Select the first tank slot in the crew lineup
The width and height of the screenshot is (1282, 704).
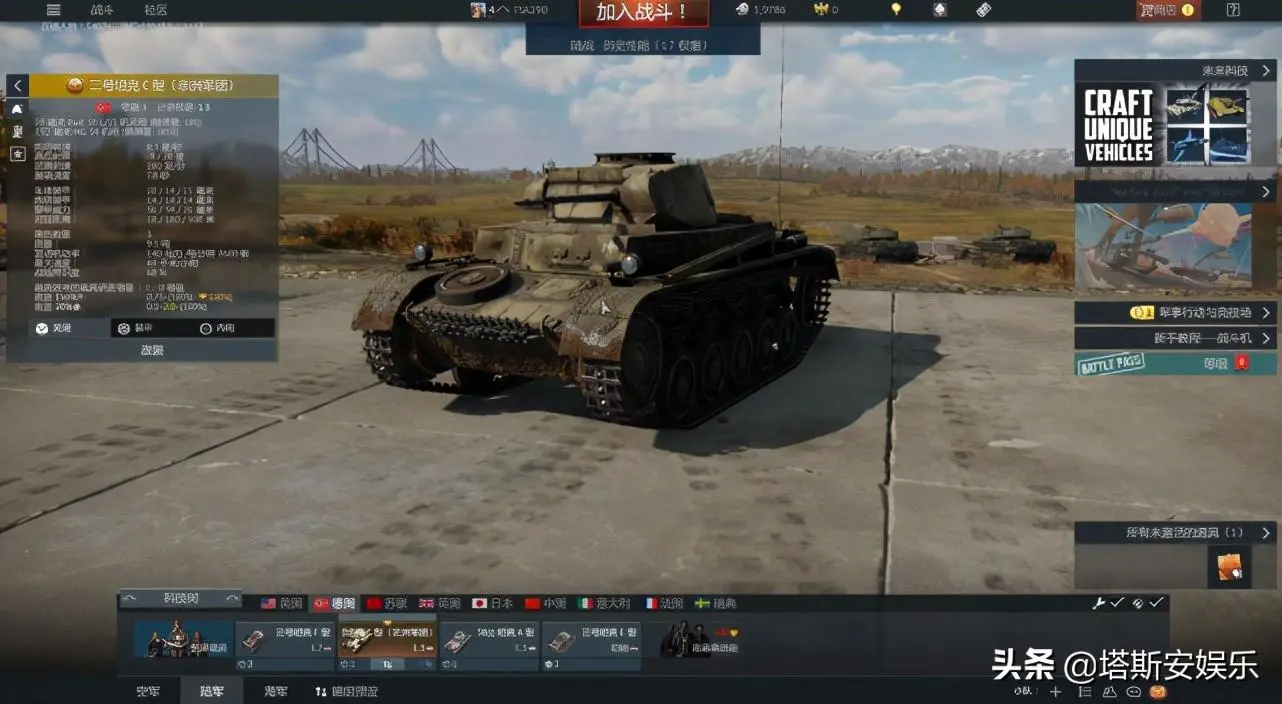(284, 642)
